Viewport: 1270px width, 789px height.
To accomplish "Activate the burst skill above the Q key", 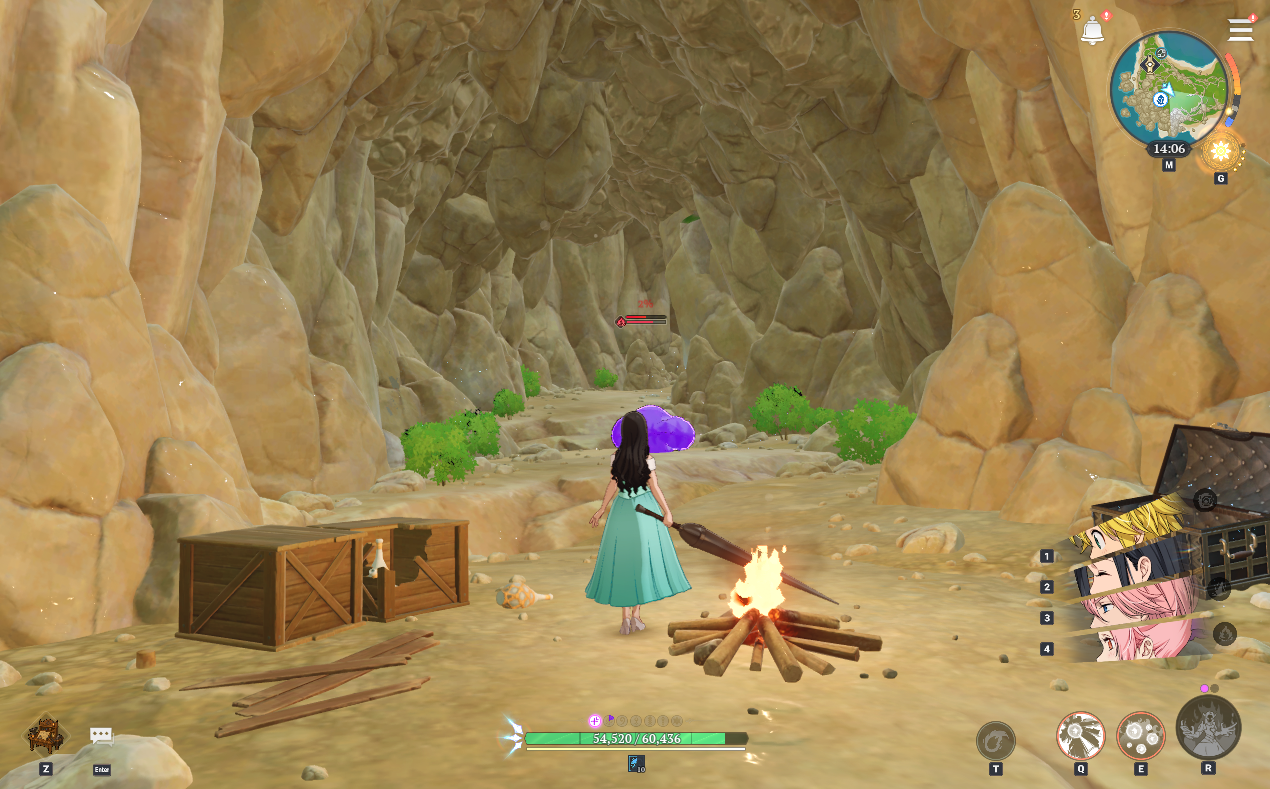I will (1081, 737).
